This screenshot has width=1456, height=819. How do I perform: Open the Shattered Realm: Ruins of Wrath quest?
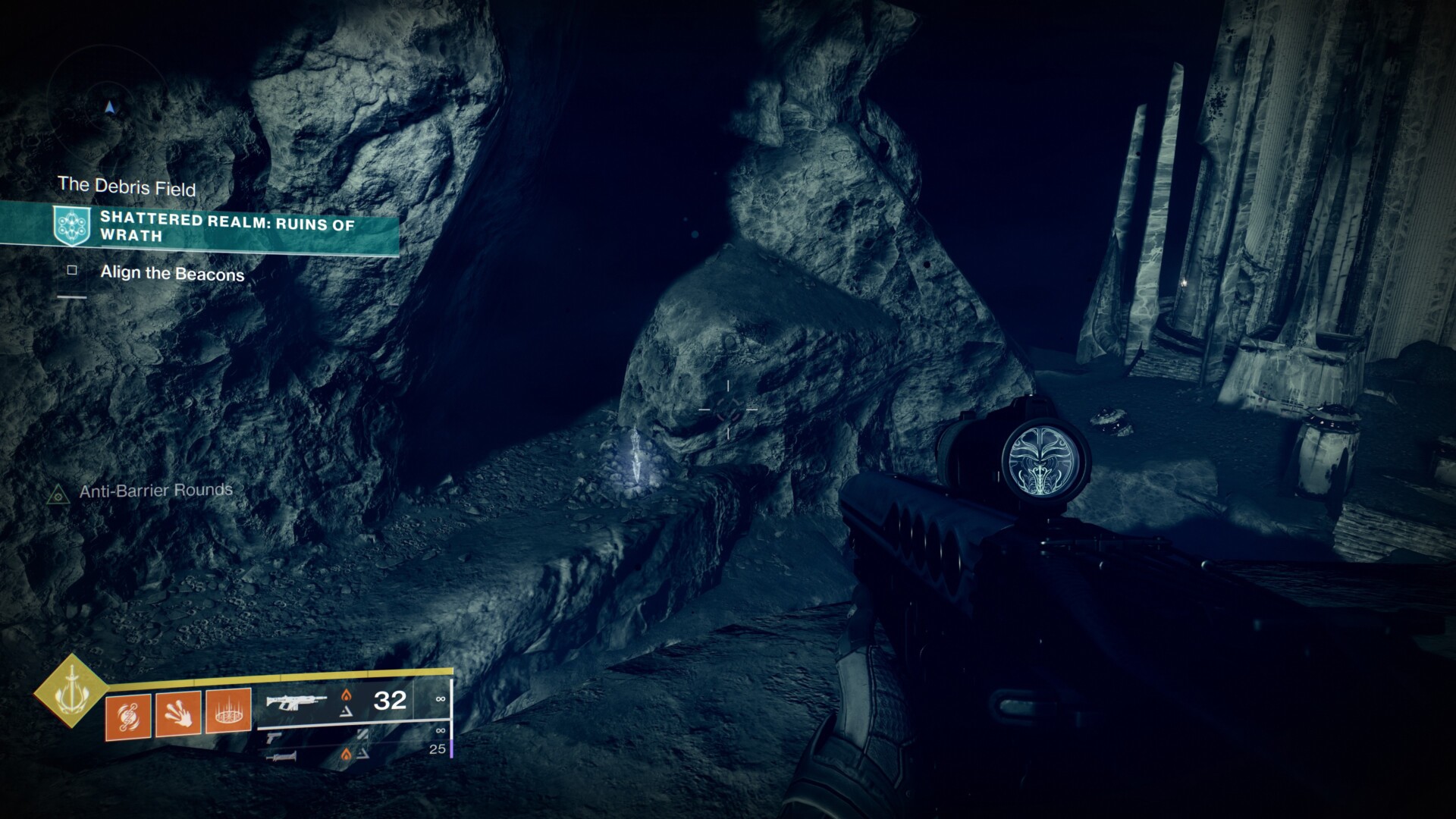click(x=227, y=227)
